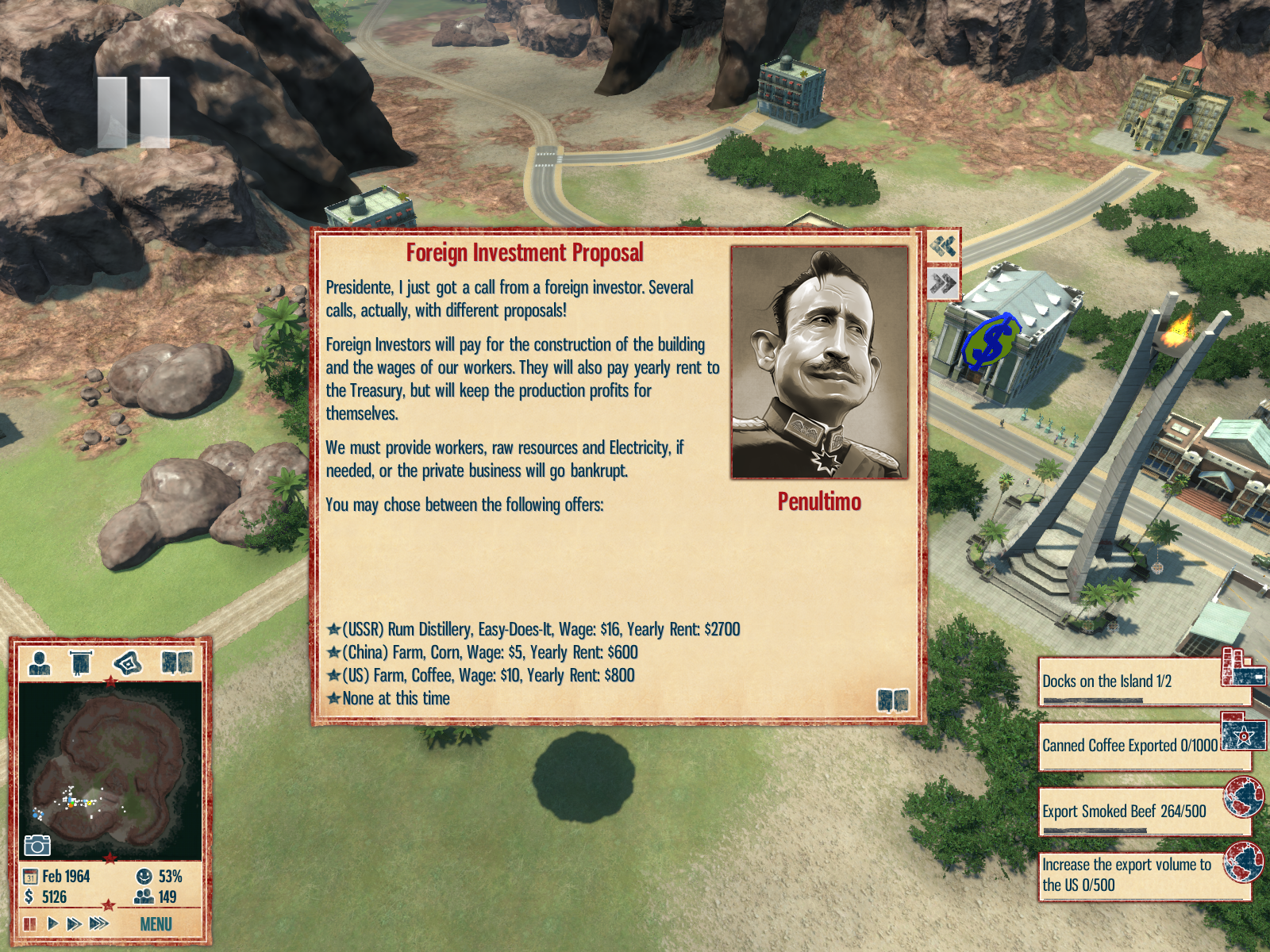Go to the next message with right arrows

[x=943, y=283]
